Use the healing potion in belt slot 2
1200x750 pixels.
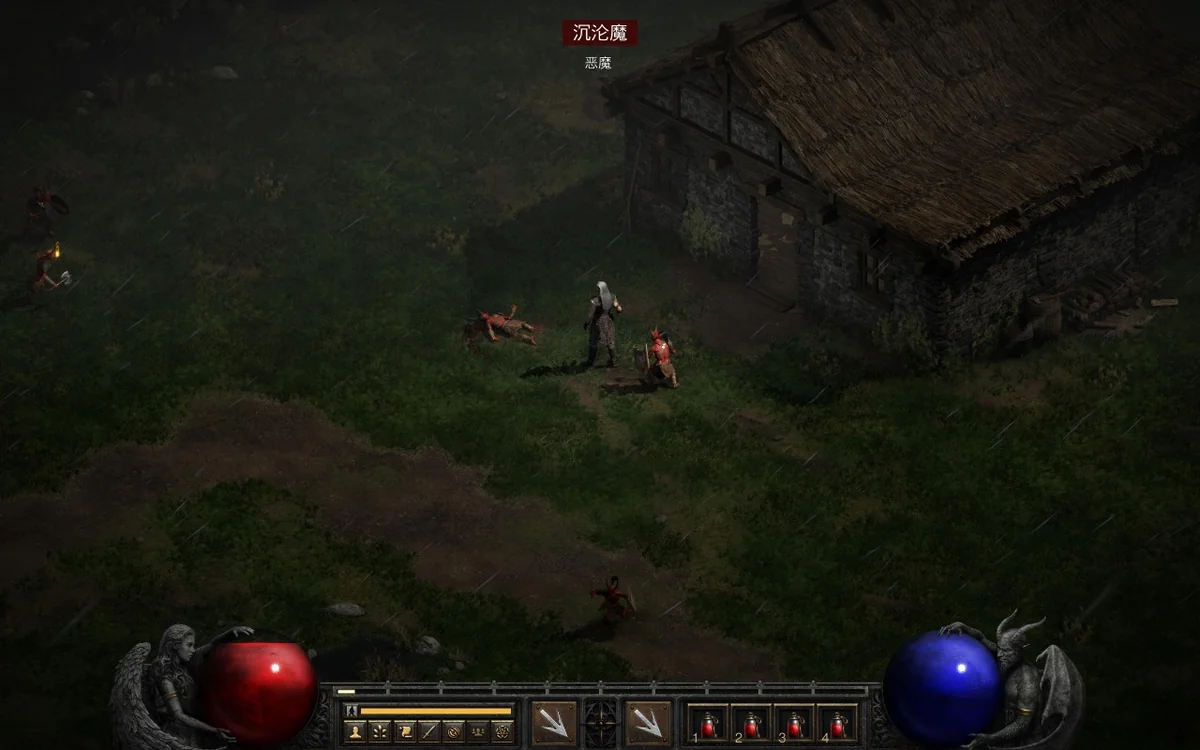tap(751, 722)
